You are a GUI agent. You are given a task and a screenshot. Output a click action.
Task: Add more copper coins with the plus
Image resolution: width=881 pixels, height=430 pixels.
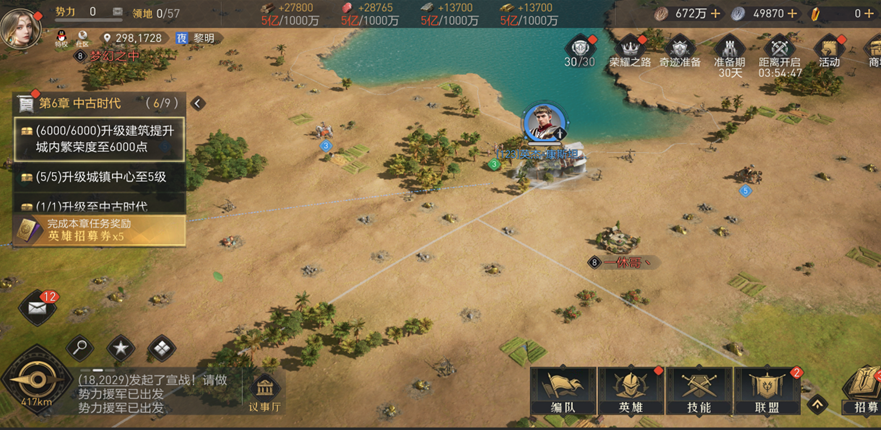(716, 14)
